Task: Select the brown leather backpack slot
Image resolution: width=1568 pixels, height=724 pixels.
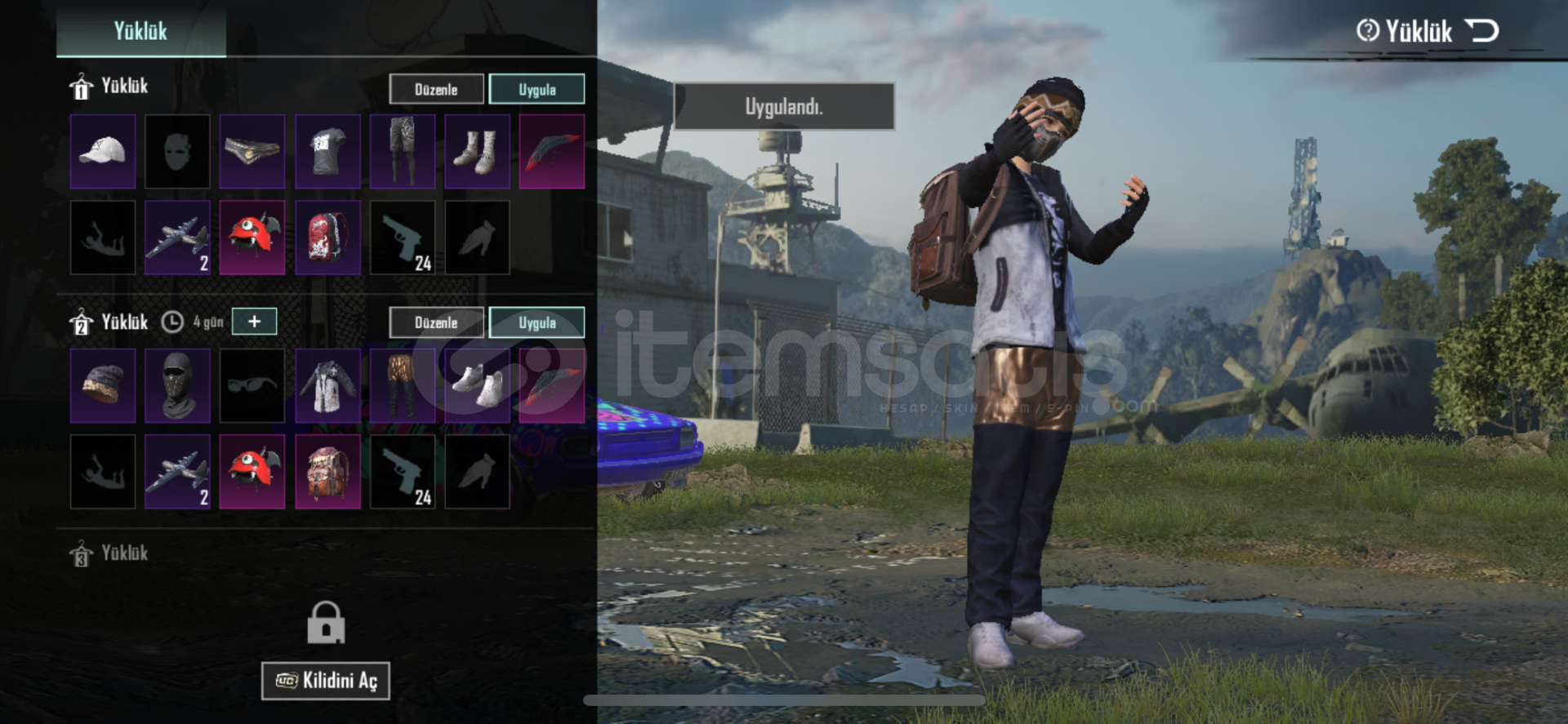Action: click(327, 472)
